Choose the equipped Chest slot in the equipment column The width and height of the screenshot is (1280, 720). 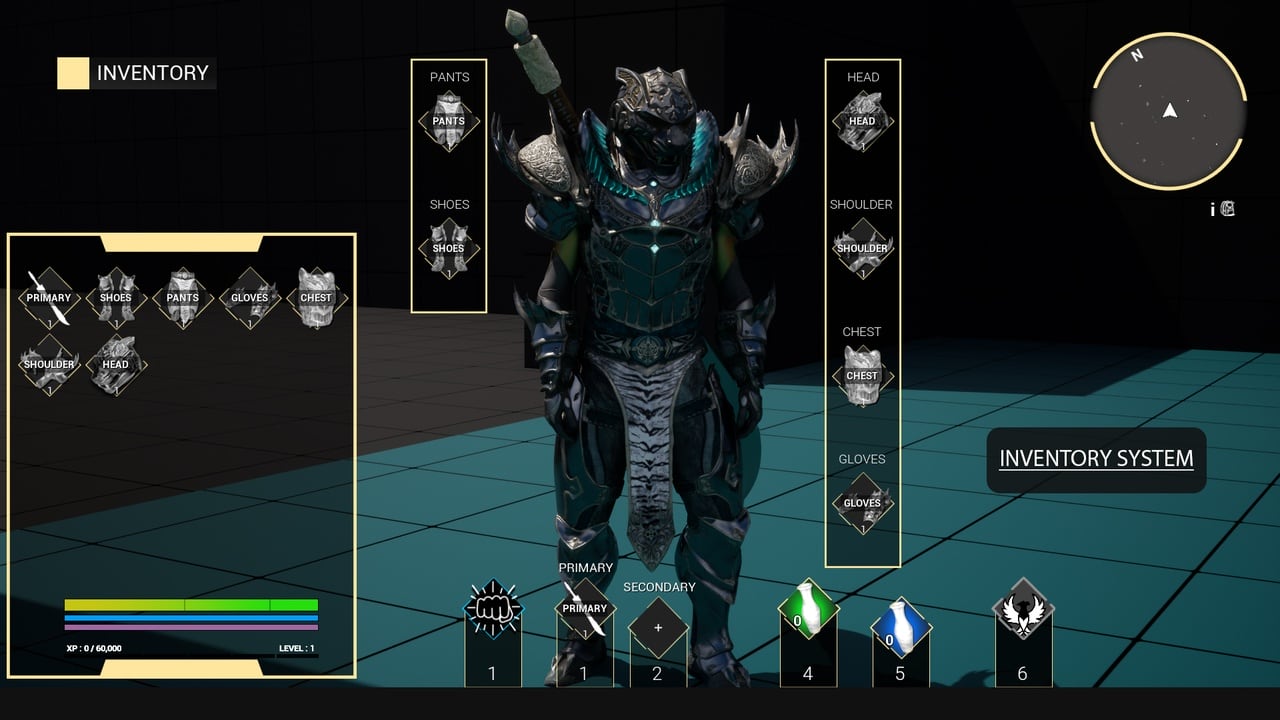862,375
